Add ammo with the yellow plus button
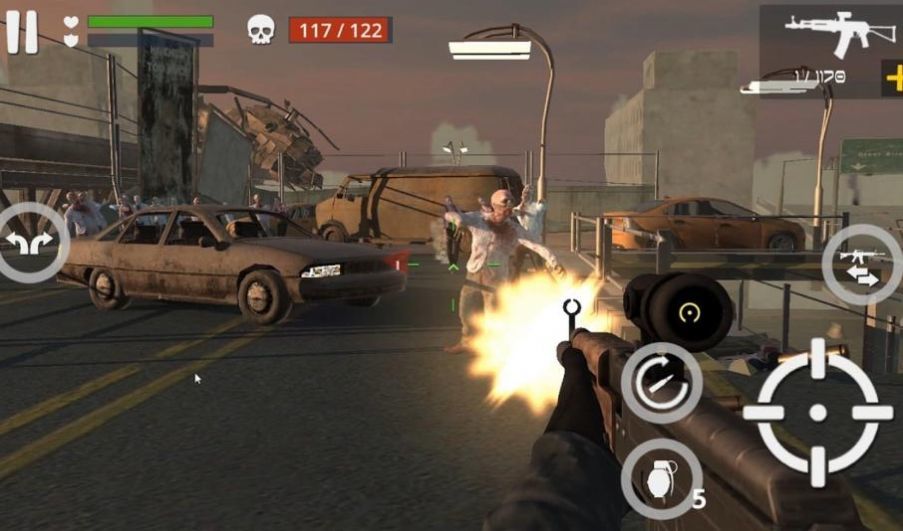This screenshot has height=531, width=903. click(893, 77)
